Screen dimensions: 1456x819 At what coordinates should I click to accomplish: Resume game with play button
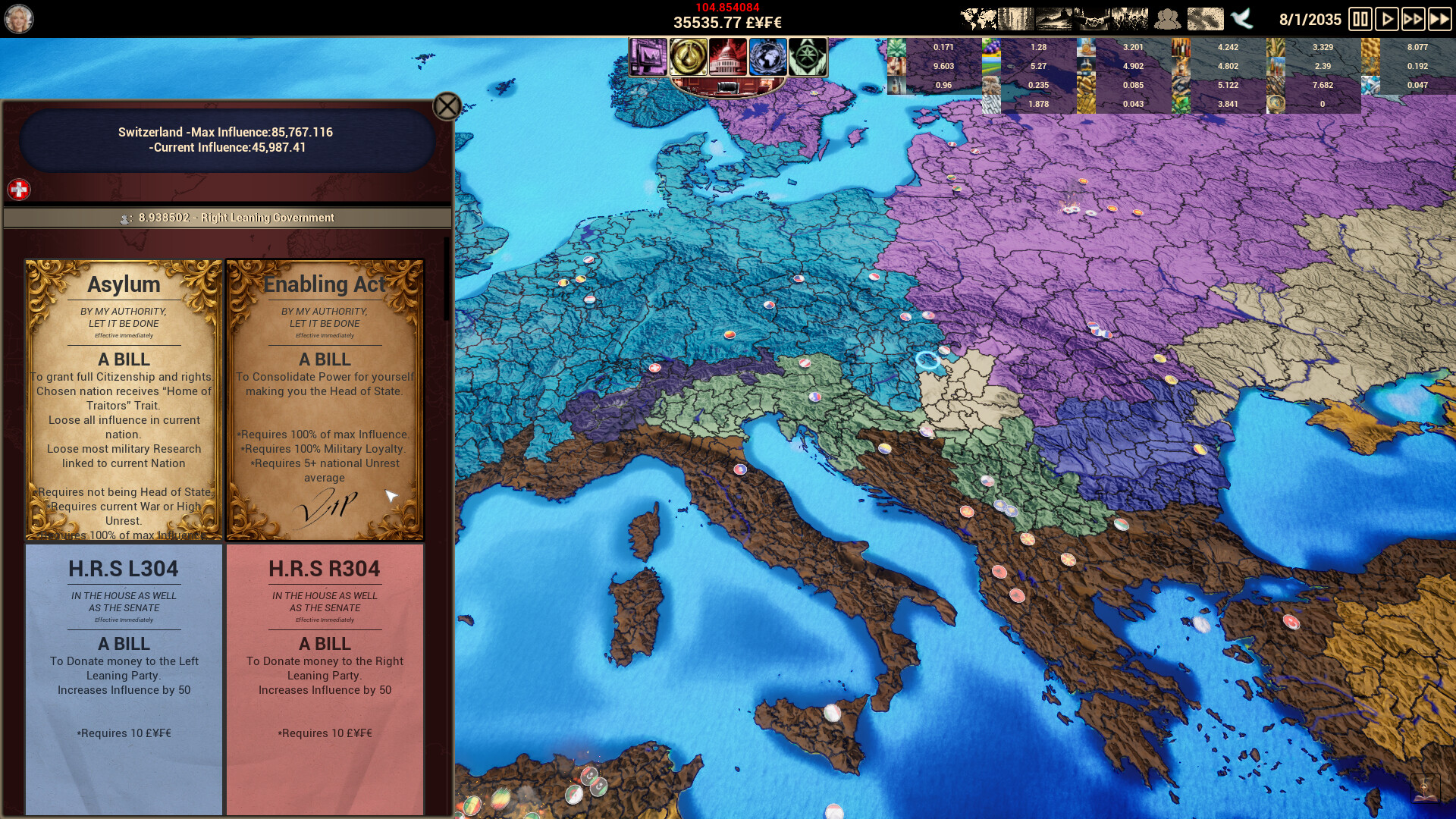coord(1387,19)
